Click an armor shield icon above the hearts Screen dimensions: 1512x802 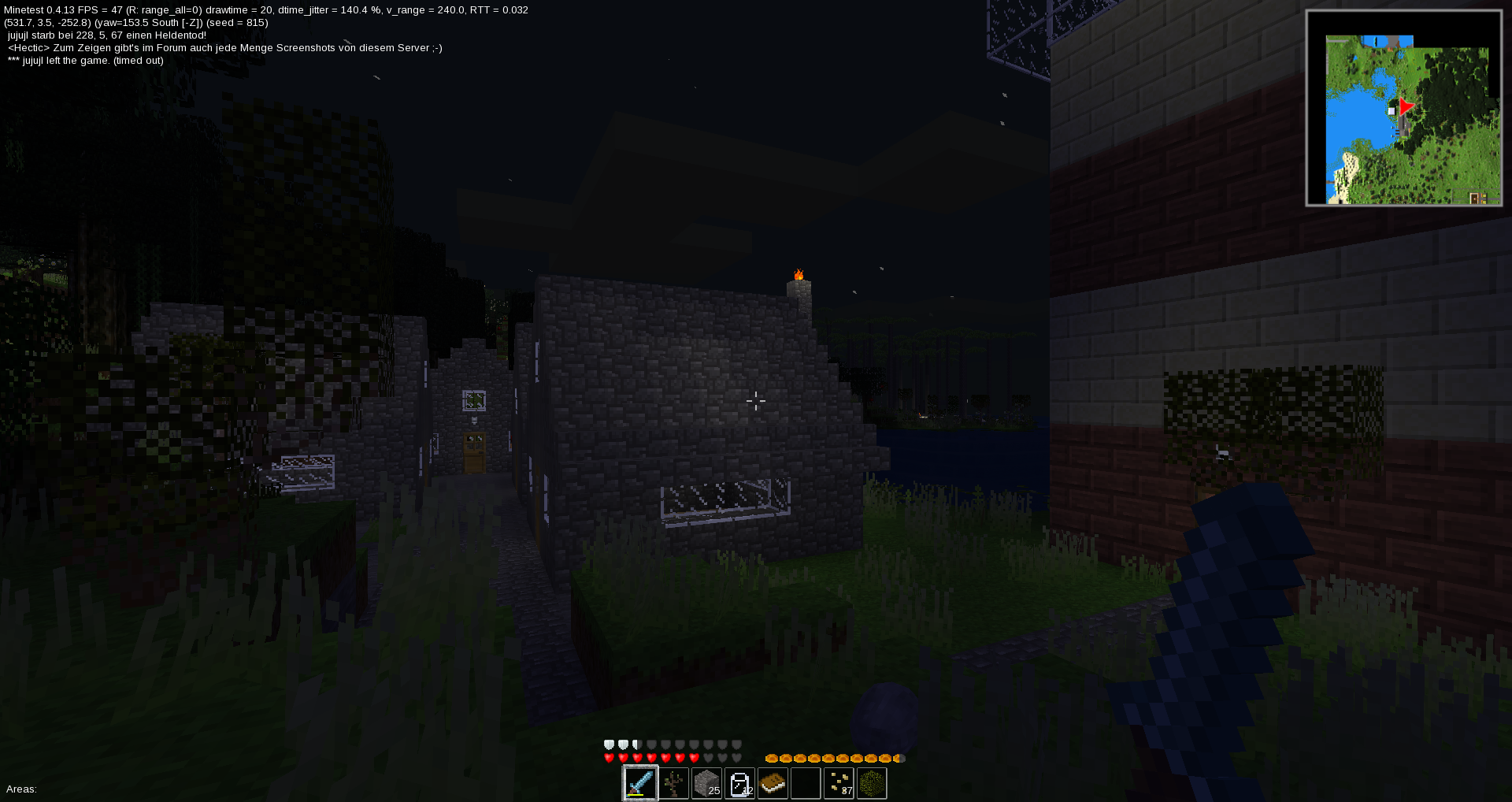click(x=608, y=744)
